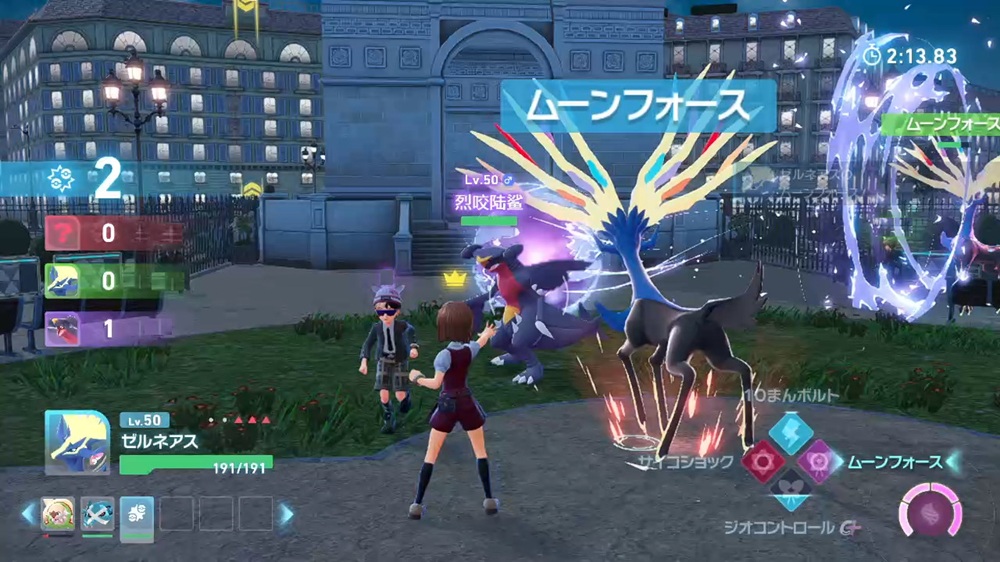Switch to the first party Pokémon slot
The height and width of the screenshot is (562, 1000).
click(58, 514)
